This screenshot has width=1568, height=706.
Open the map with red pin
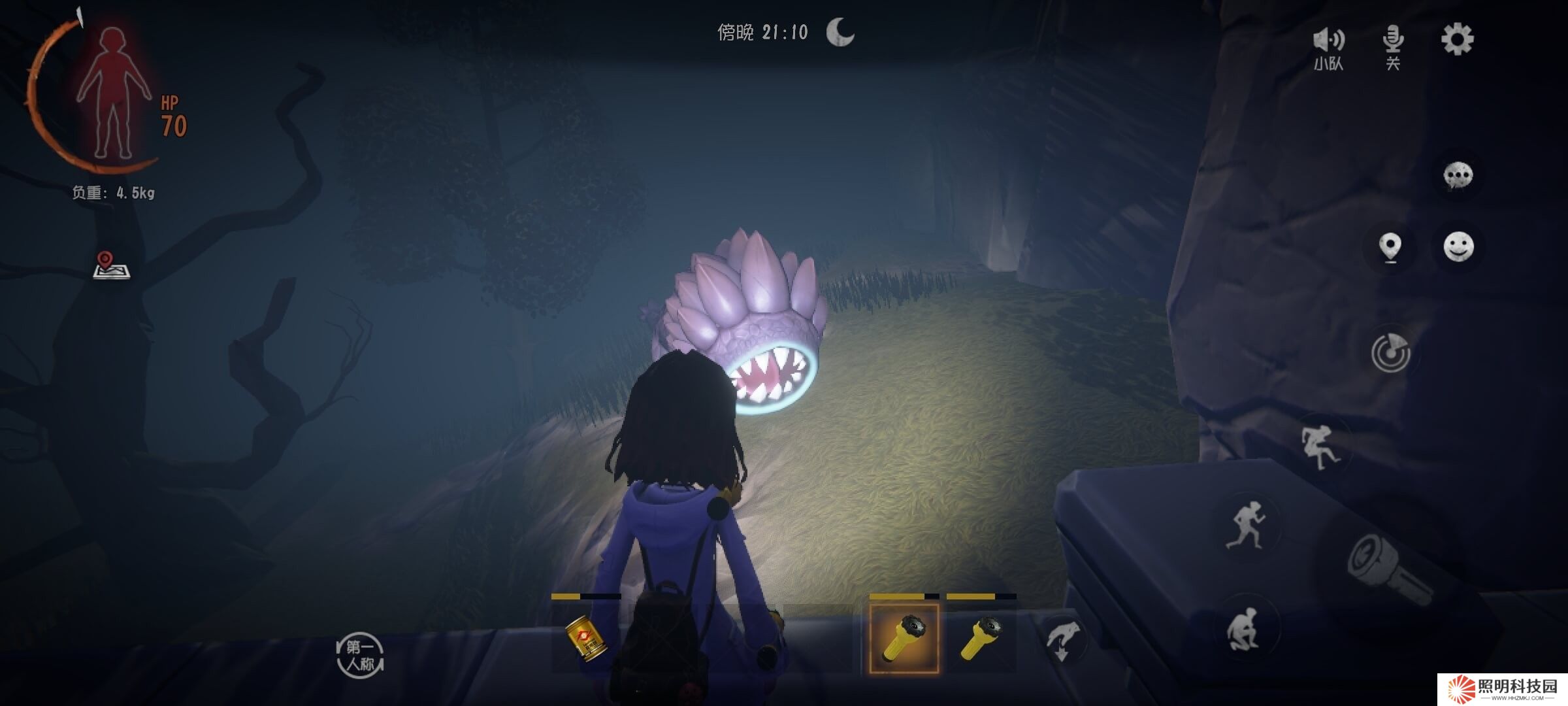[x=111, y=265]
